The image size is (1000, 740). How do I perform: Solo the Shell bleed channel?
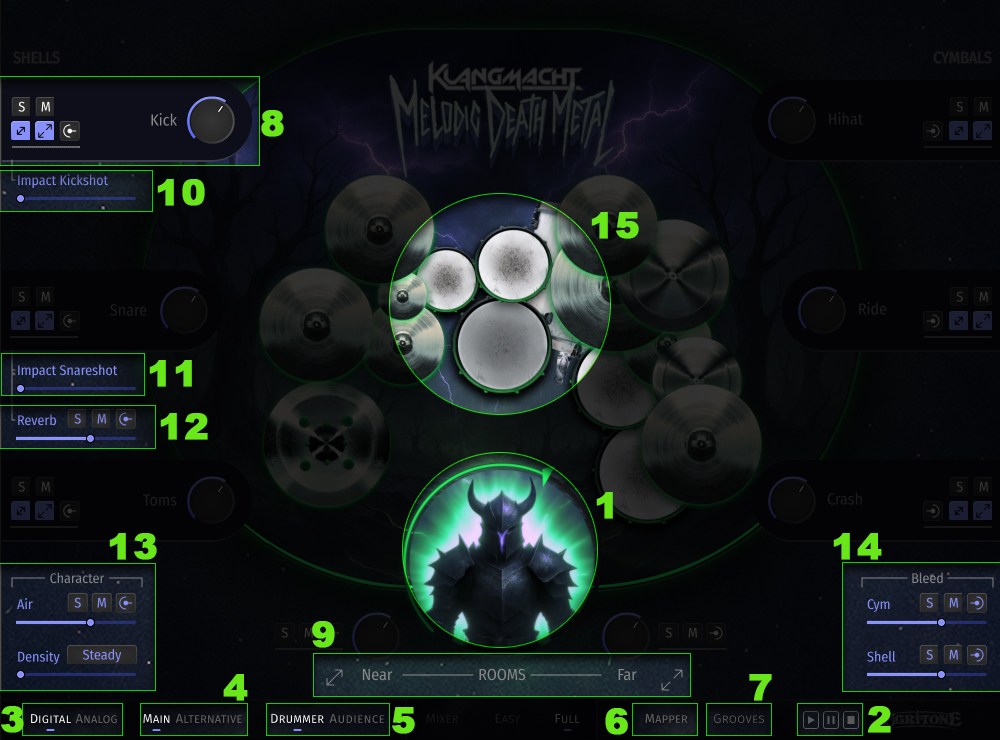929,655
